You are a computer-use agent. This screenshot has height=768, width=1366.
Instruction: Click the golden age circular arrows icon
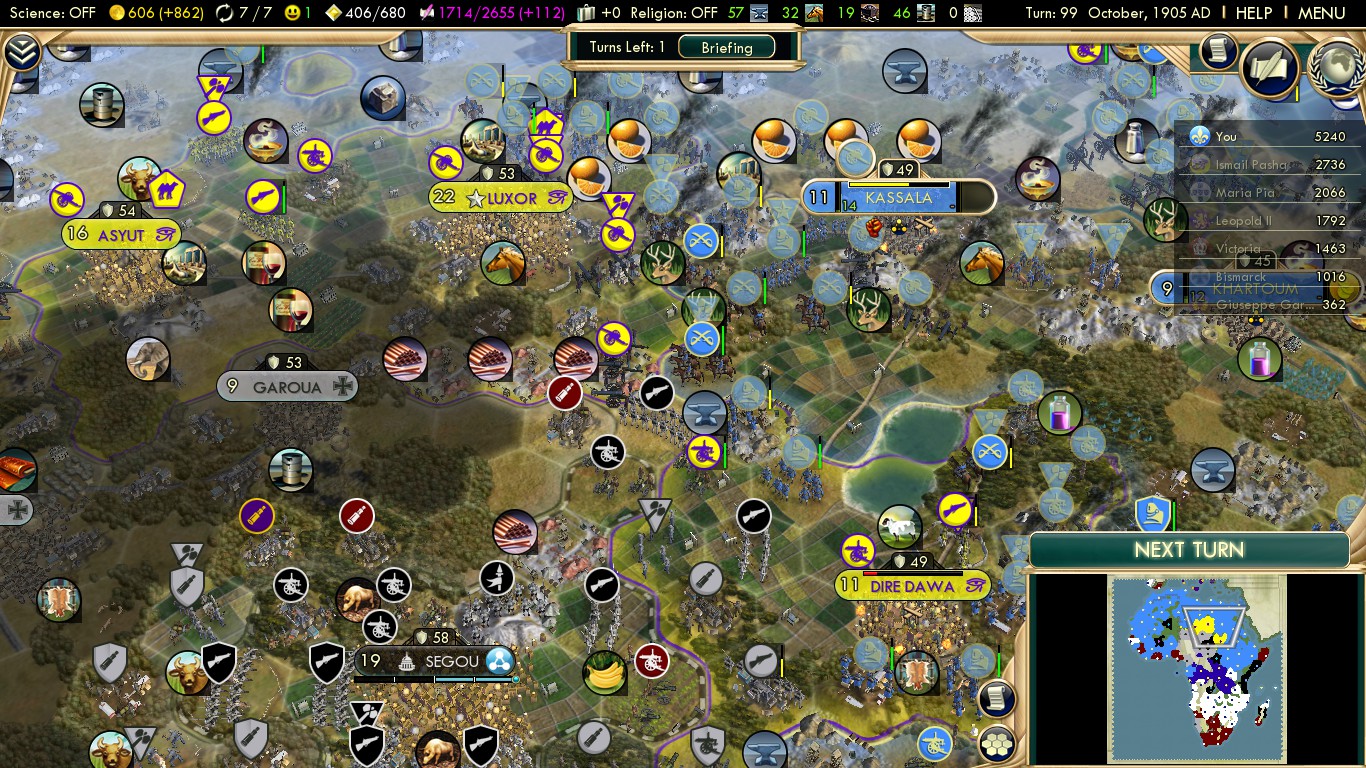224,13
